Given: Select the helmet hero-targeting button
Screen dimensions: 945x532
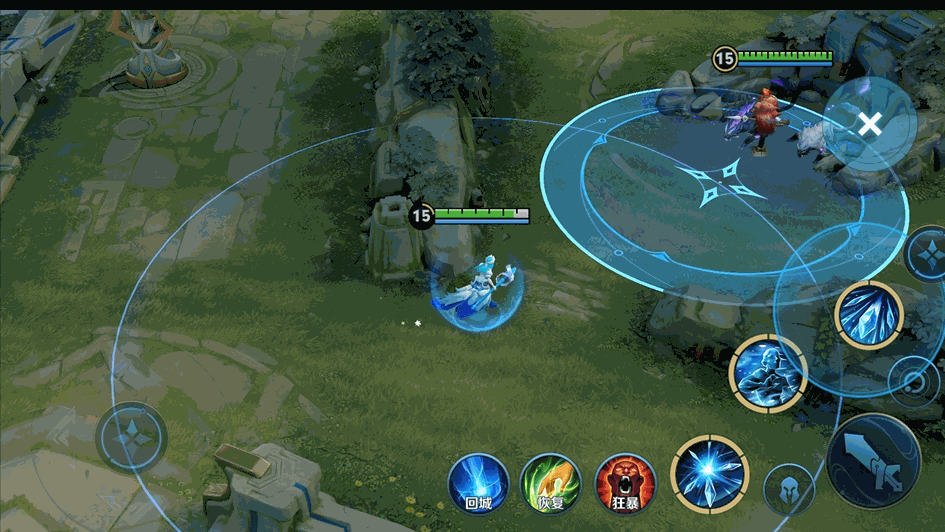Looking at the screenshot, I should tap(789, 490).
